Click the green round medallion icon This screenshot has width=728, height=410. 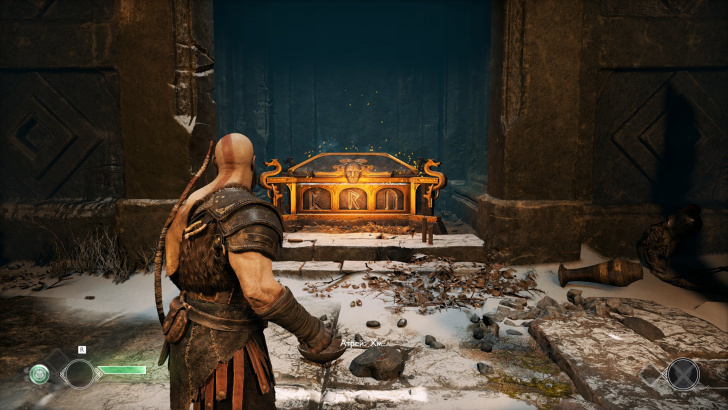pyautogui.click(x=39, y=374)
